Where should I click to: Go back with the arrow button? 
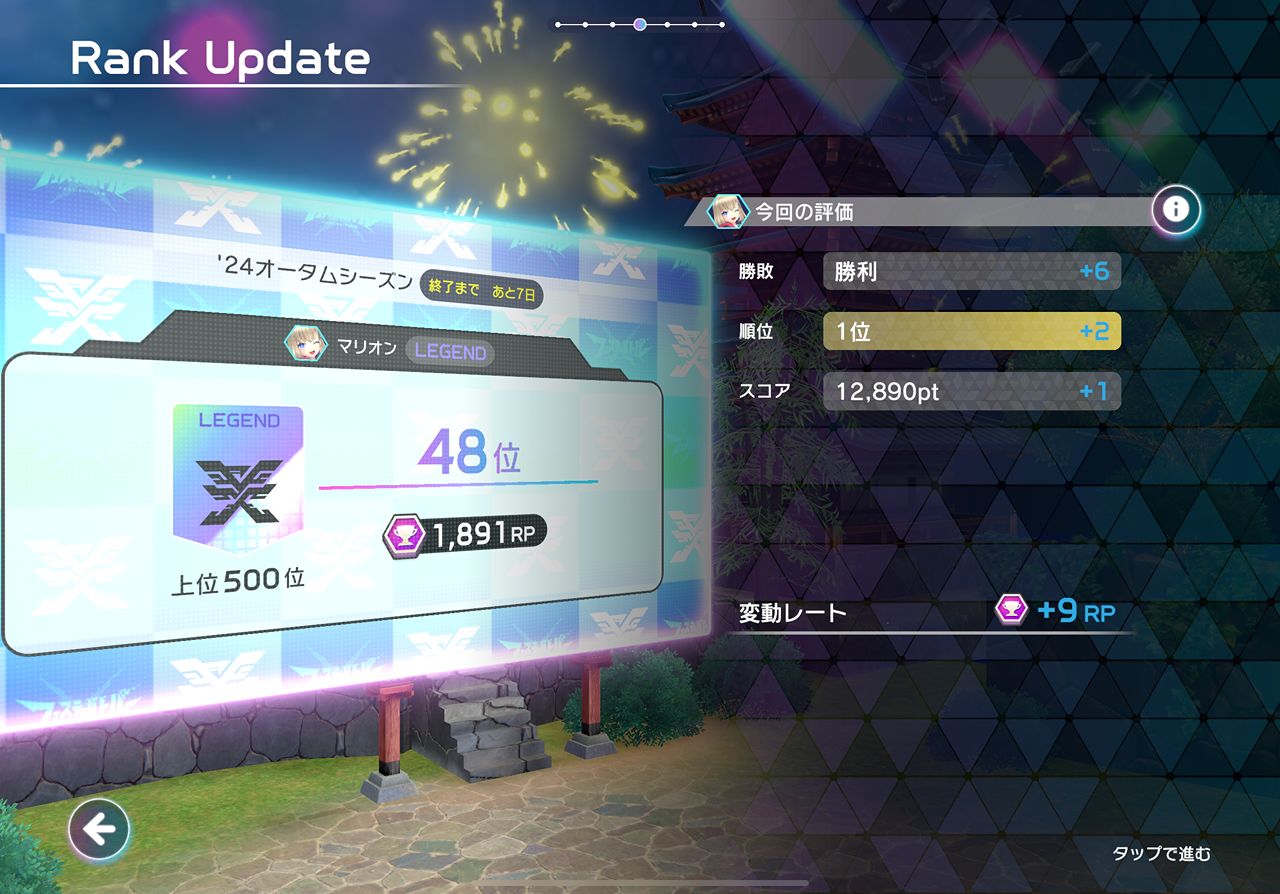point(99,829)
